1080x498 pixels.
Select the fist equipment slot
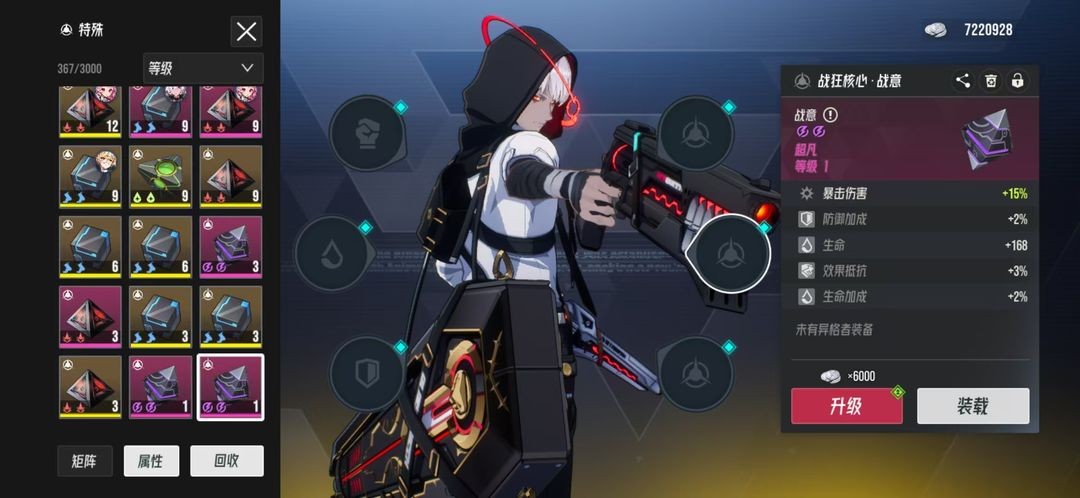point(367,133)
